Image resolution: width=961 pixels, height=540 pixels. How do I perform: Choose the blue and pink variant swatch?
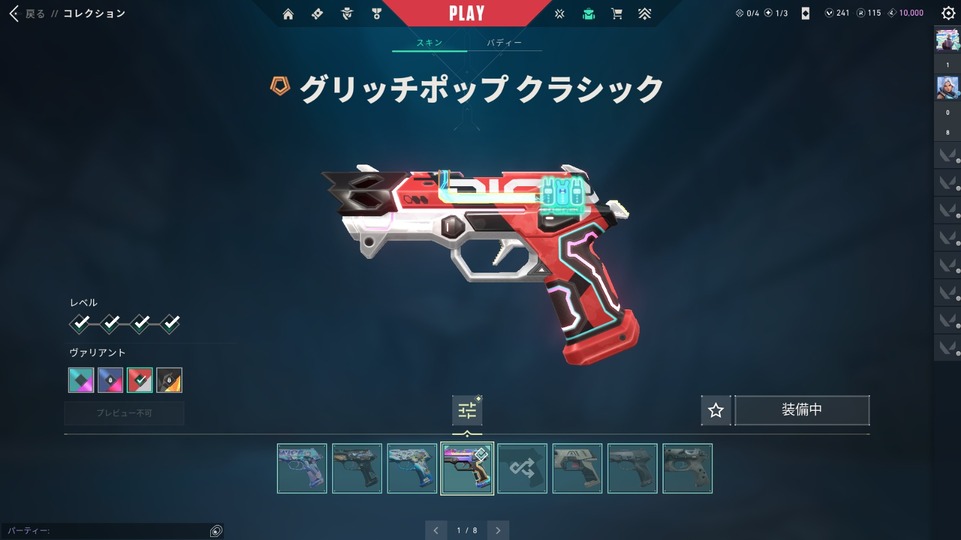[110, 380]
